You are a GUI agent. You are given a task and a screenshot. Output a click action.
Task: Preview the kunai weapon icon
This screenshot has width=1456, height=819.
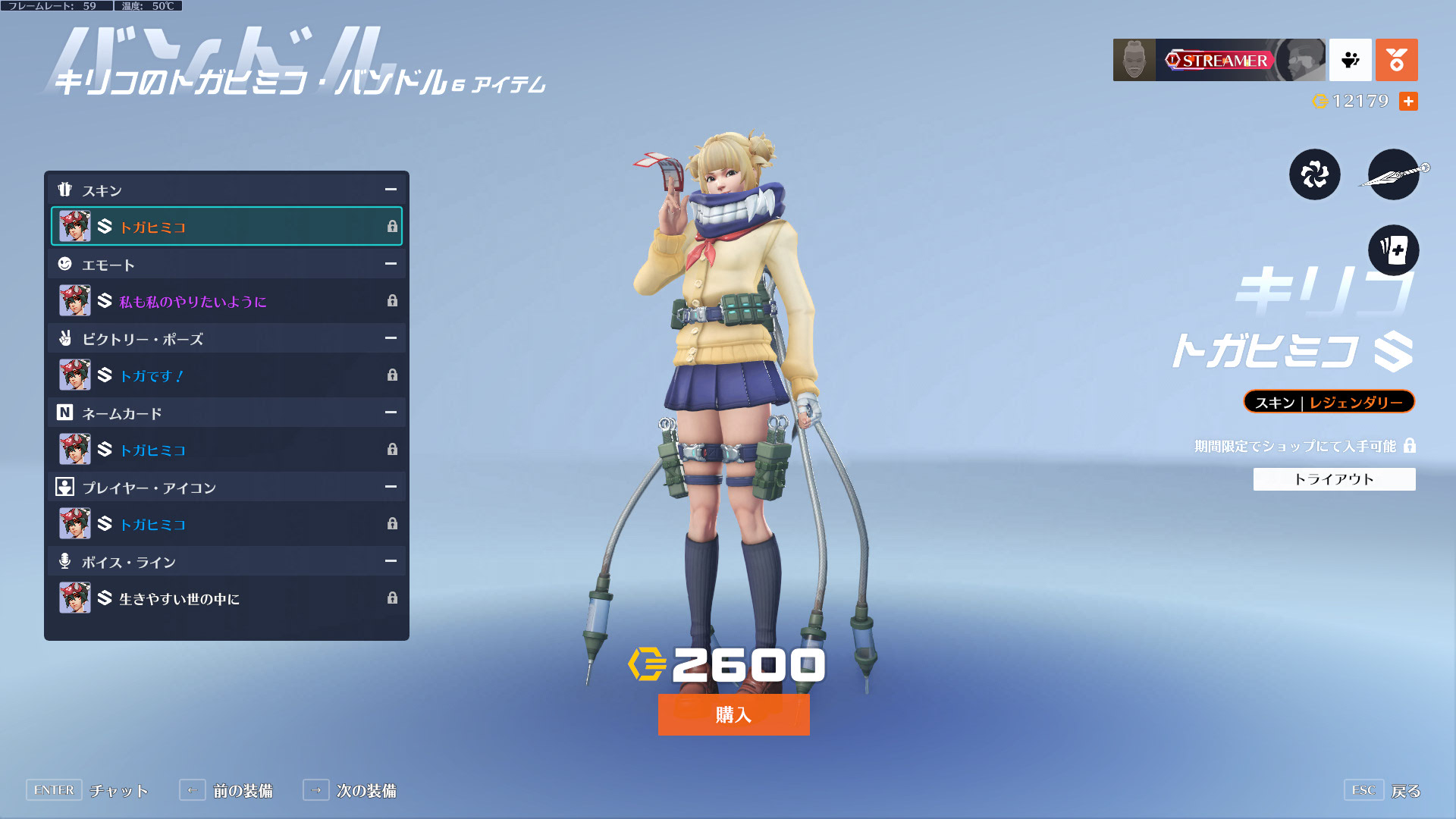click(1393, 174)
